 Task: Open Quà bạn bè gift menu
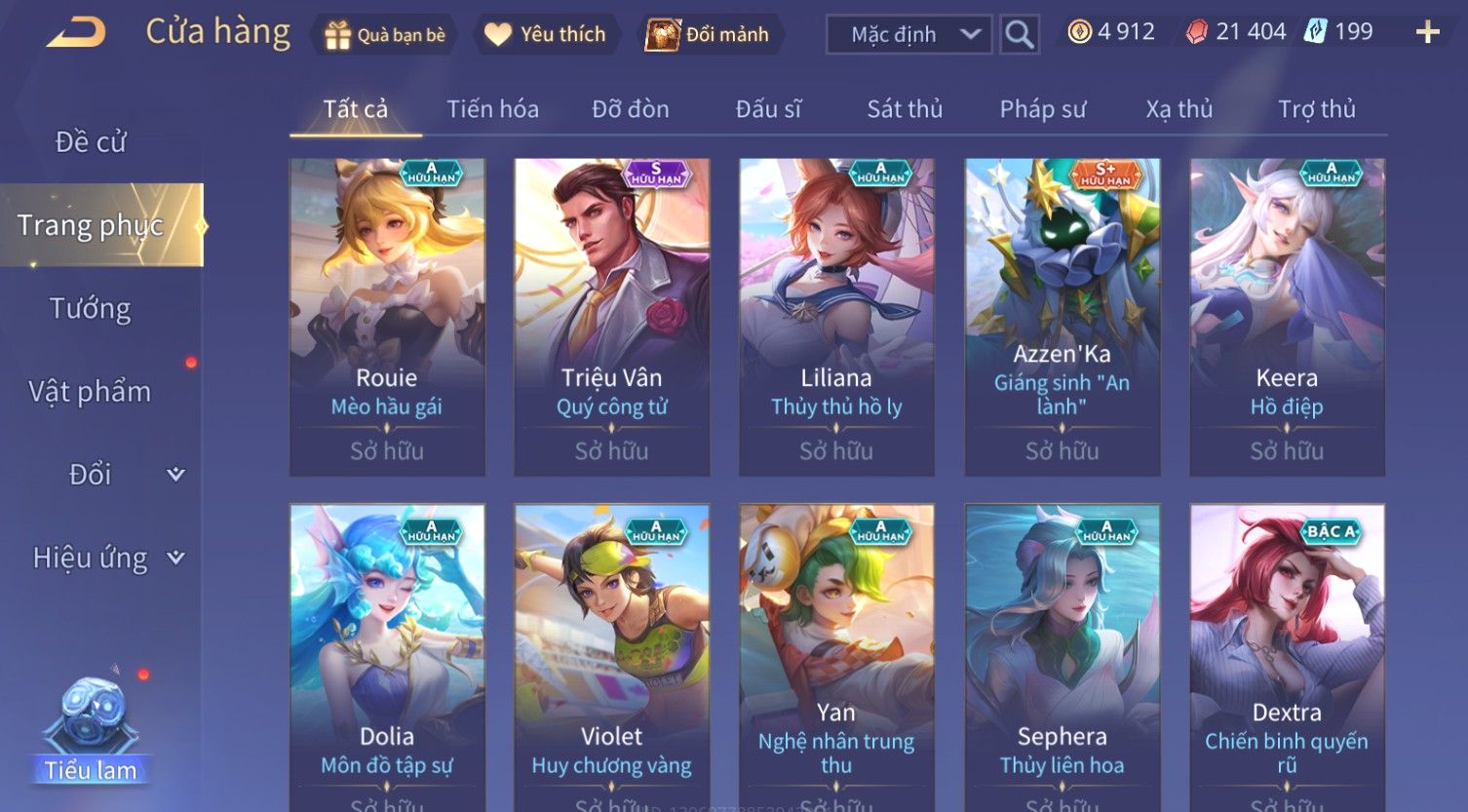click(384, 35)
